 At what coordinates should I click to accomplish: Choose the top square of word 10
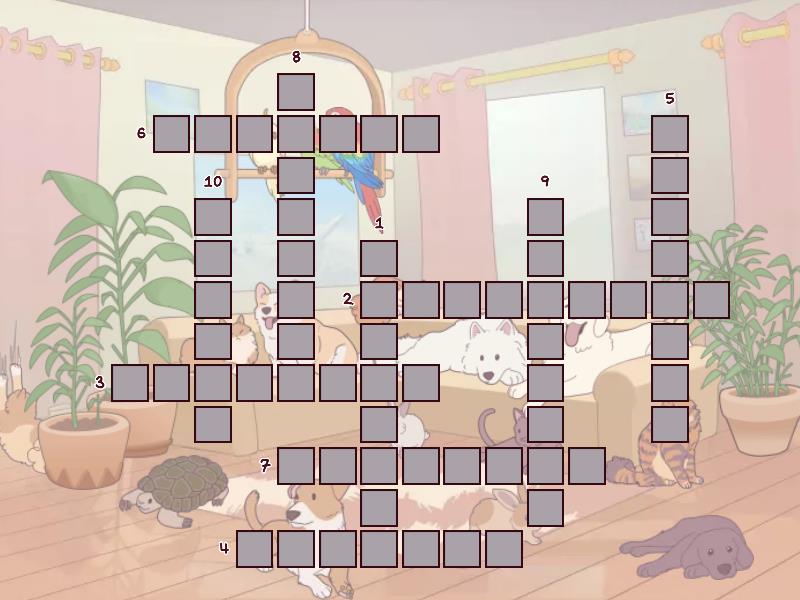tap(213, 217)
